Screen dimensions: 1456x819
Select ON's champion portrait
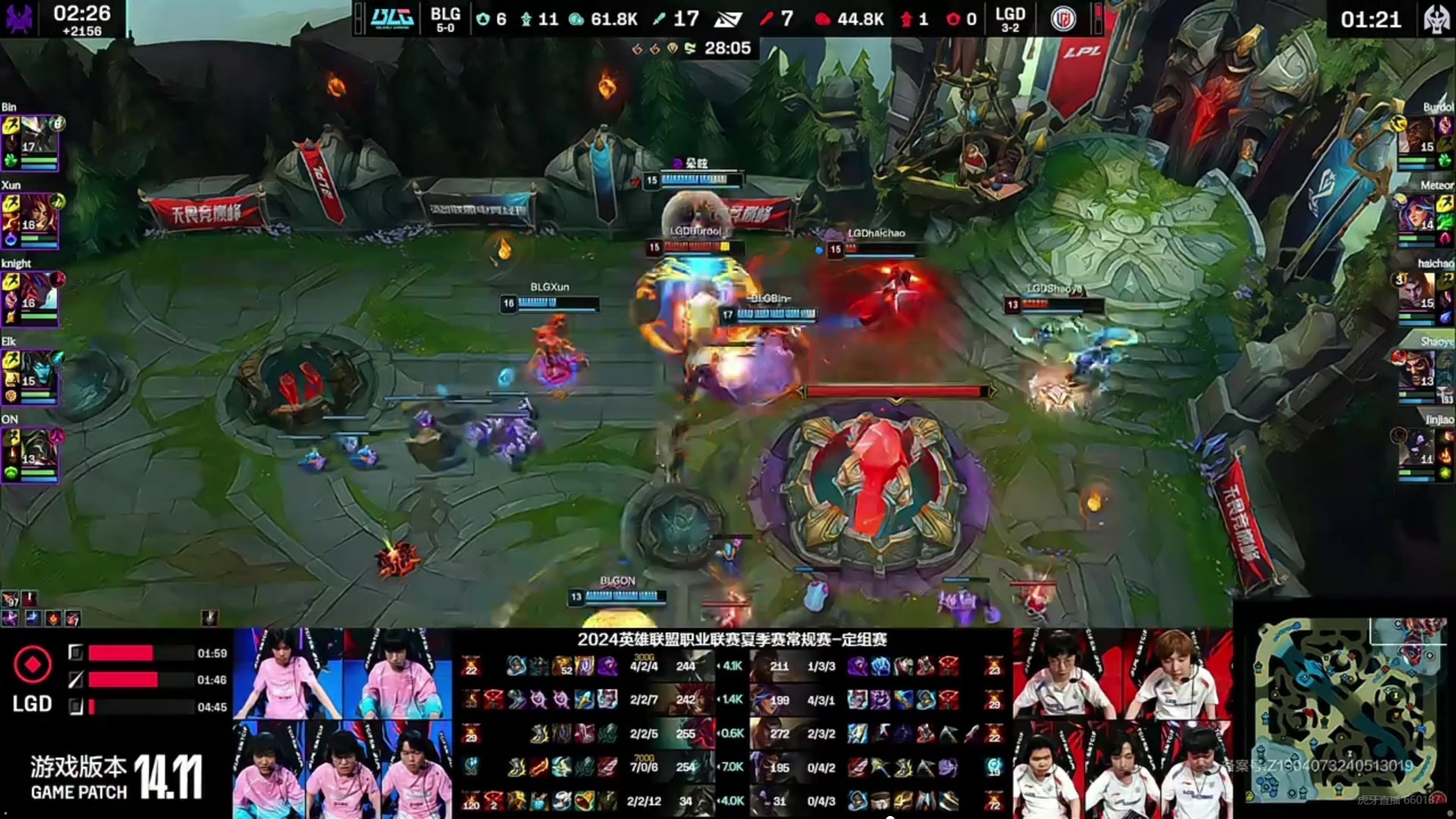click(36, 449)
